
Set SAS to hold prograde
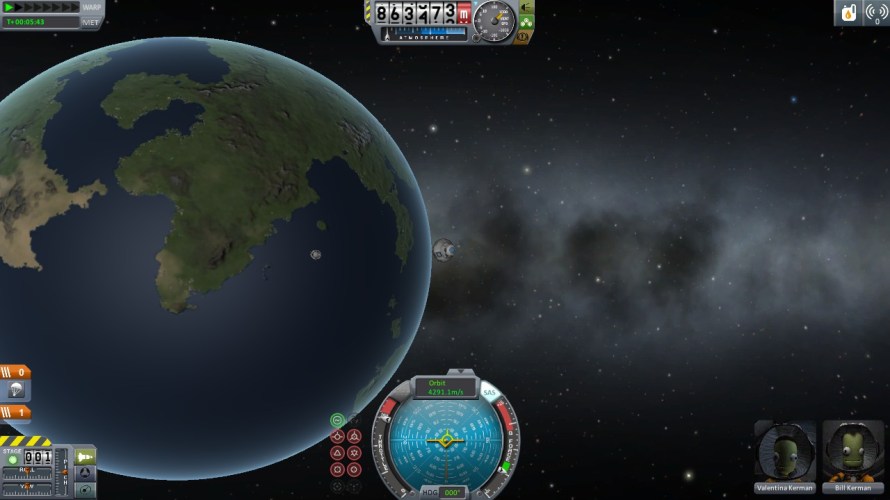pyautogui.click(x=338, y=436)
